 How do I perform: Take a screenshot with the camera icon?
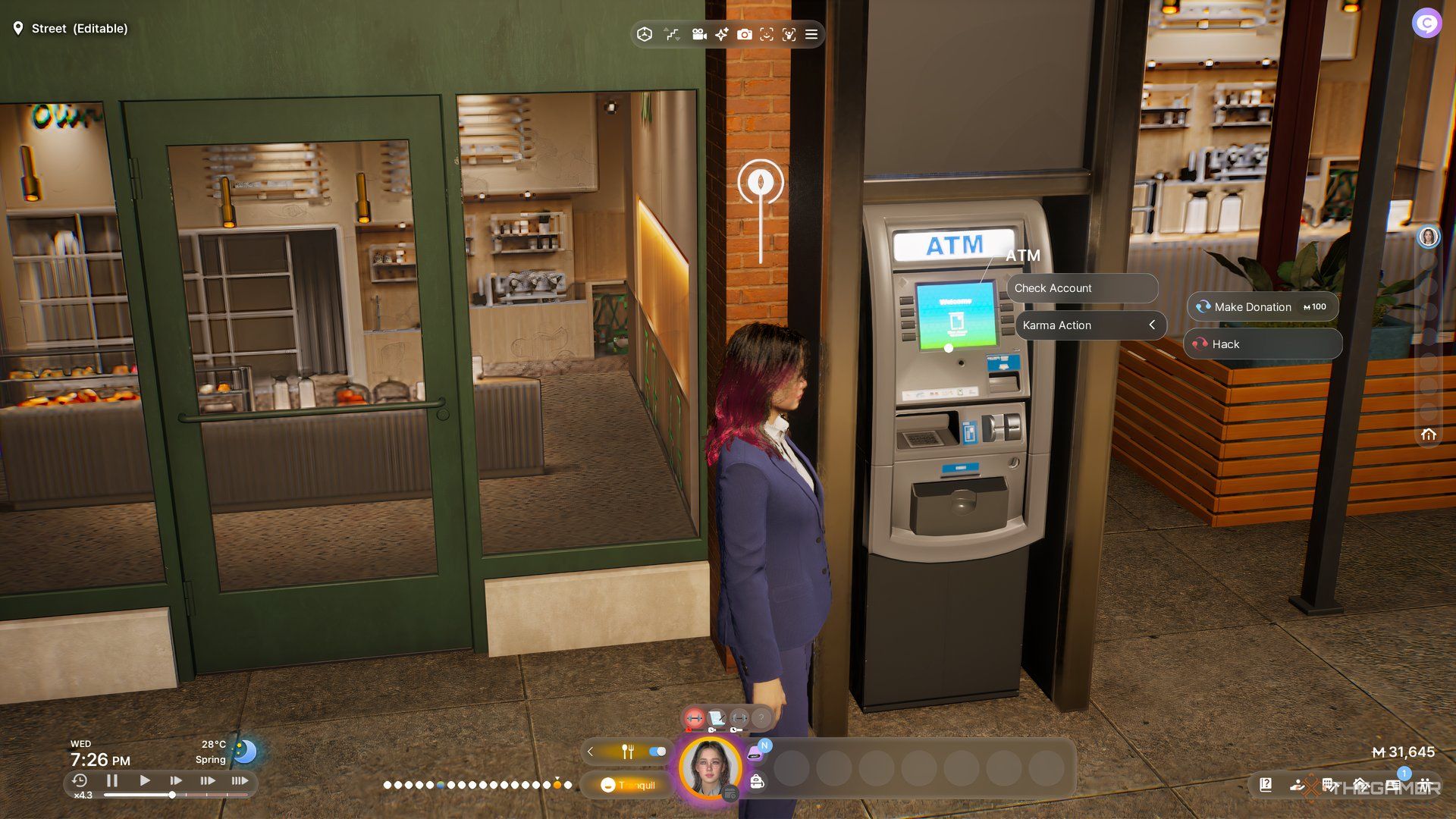click(744, 34)
